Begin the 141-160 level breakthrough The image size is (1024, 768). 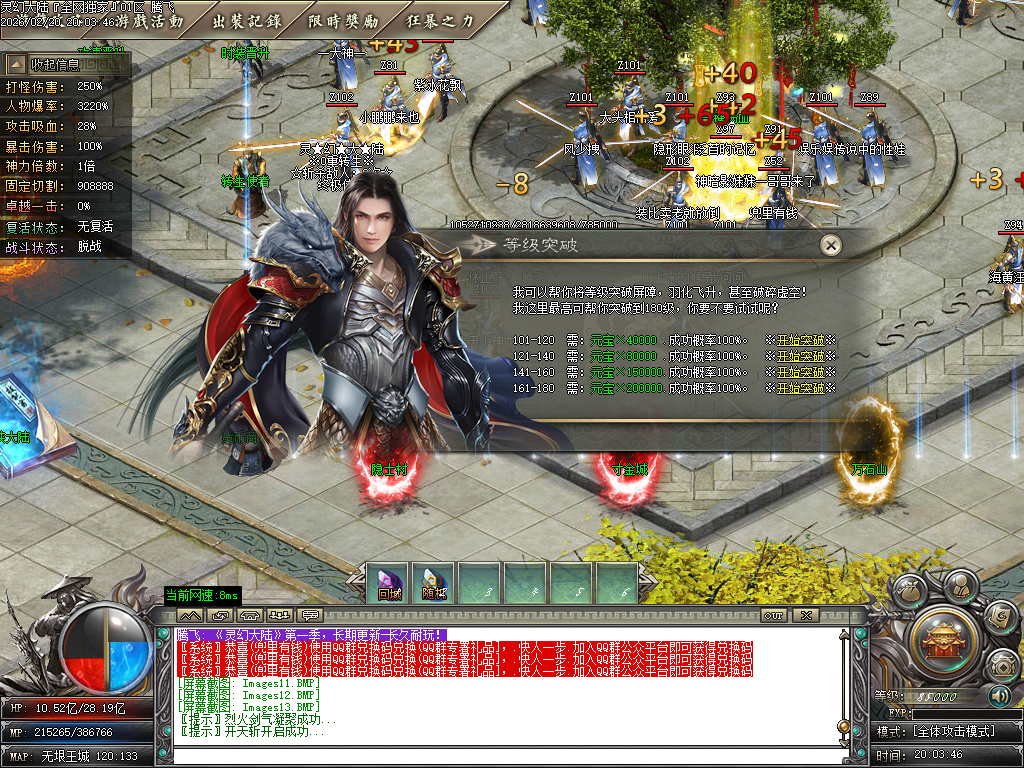pyautogui.click(x=802, y=372)
